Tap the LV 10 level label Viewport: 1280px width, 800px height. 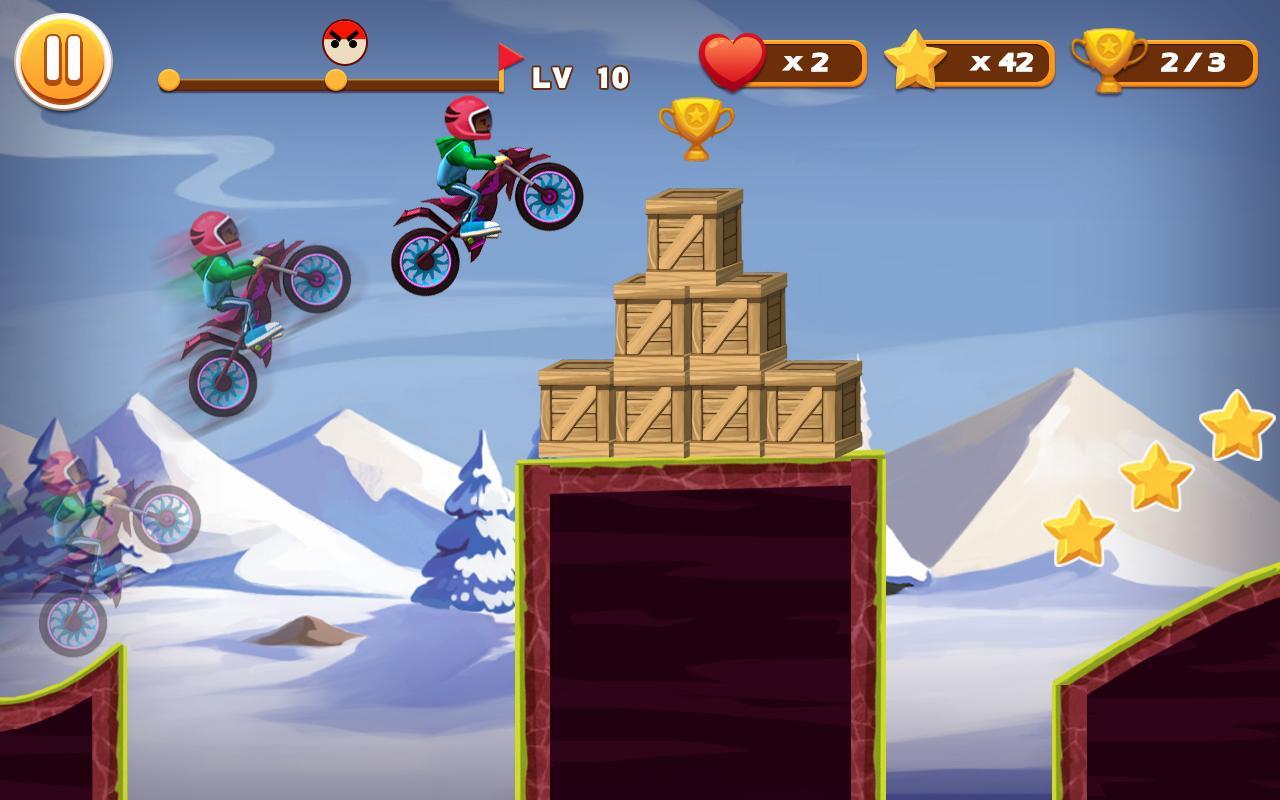point(581,77)
